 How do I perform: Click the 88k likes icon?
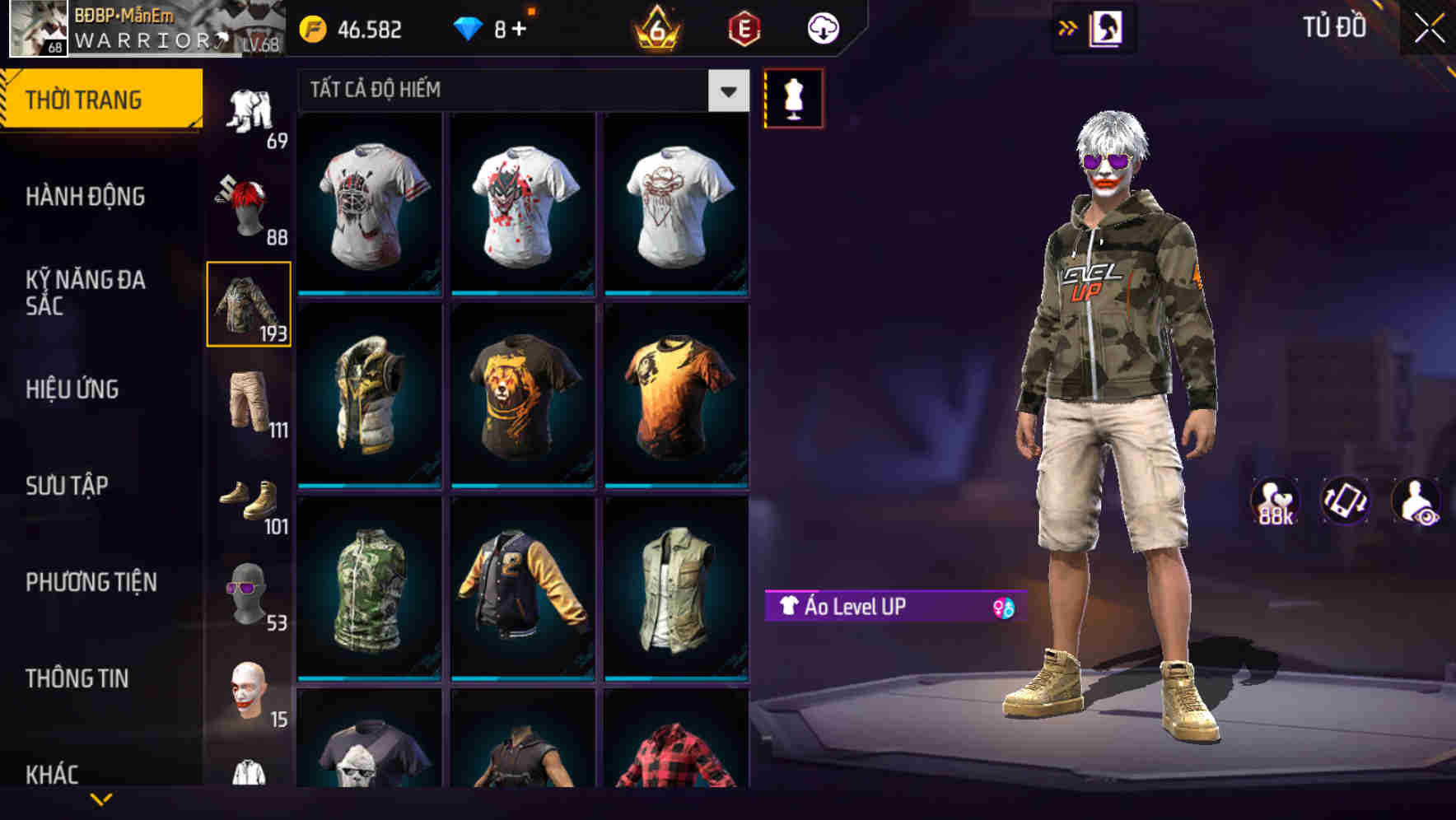[1276, 503]
